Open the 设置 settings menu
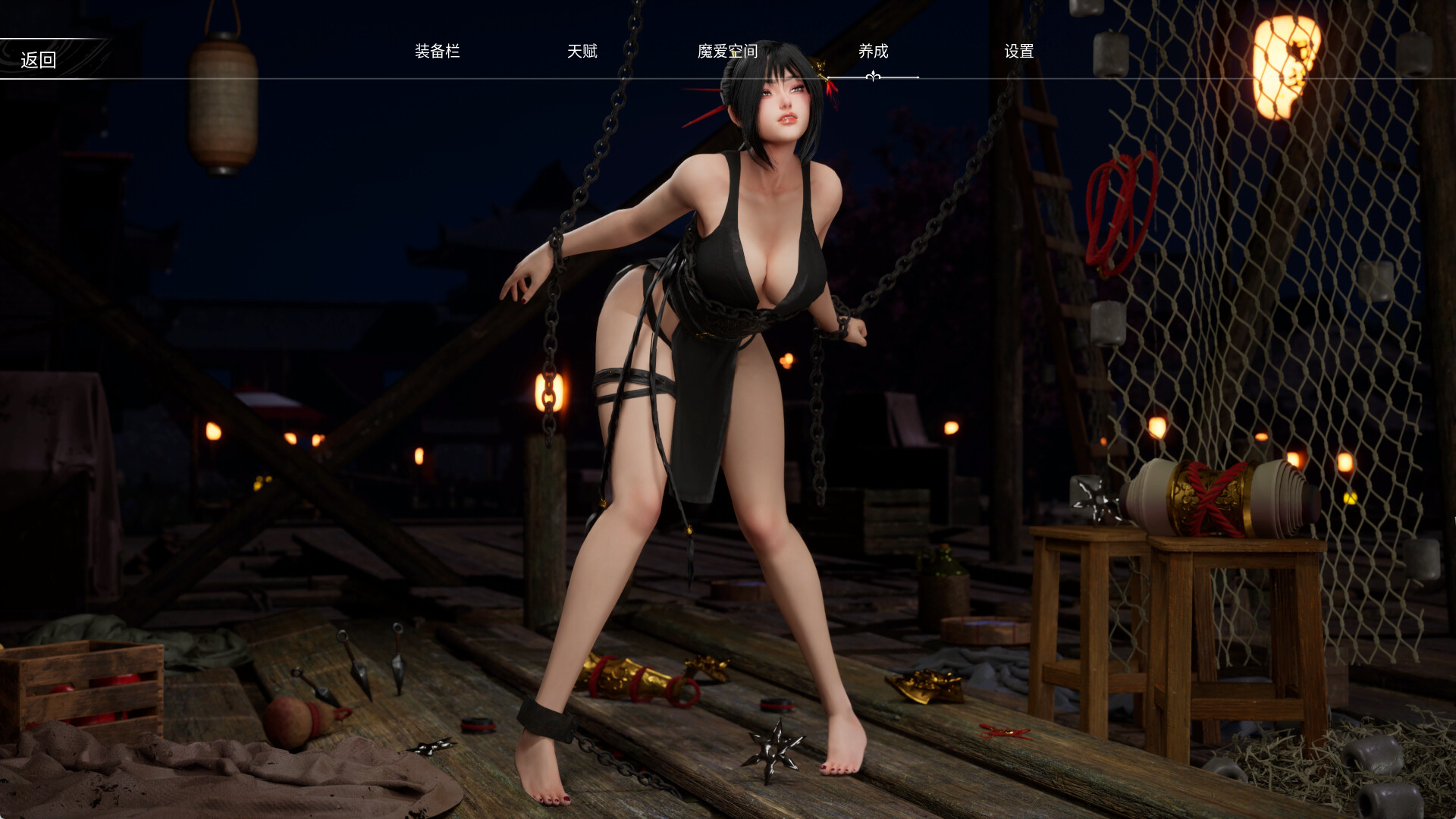 (1020, 52)
